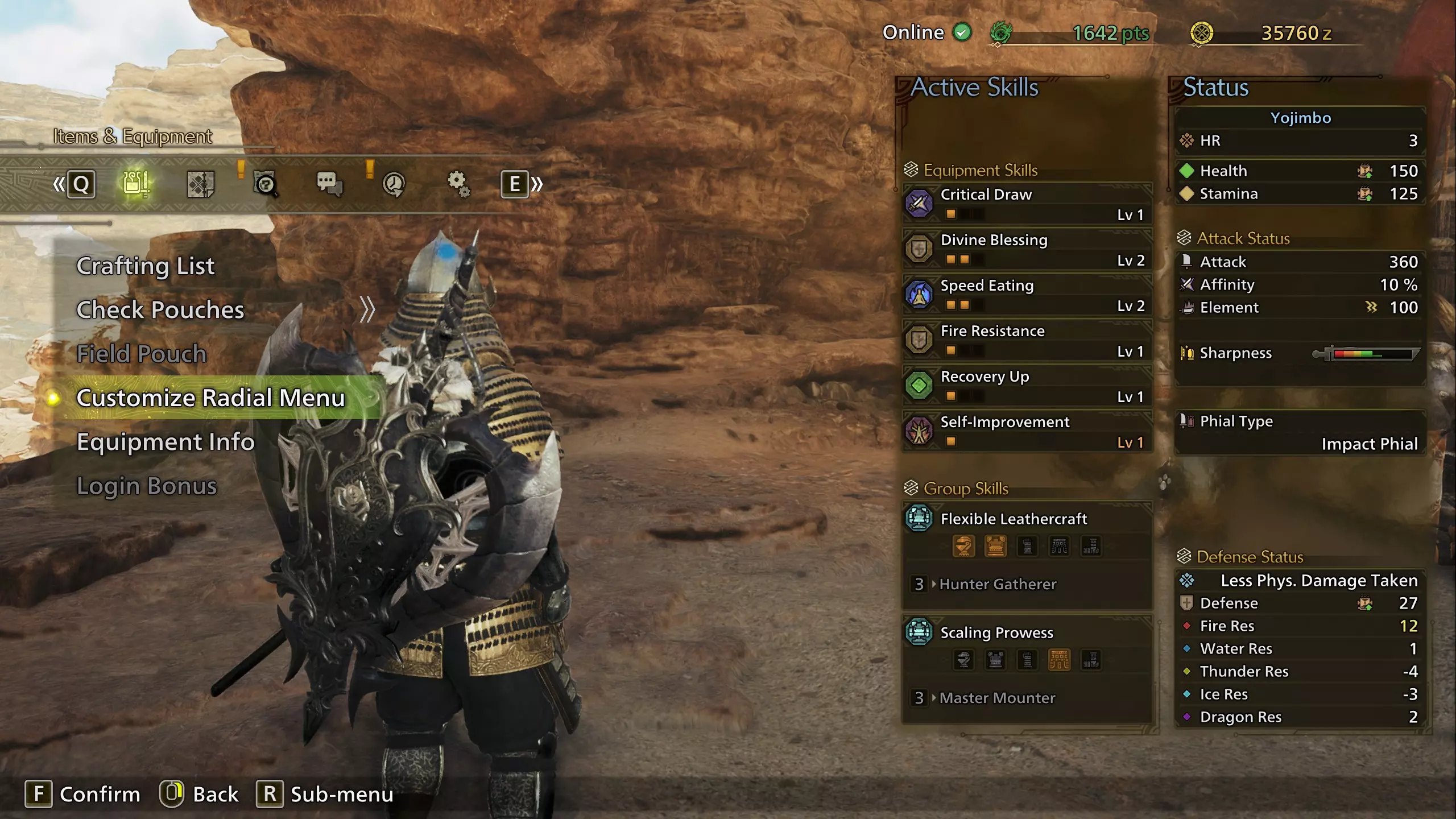Open Equipment Info
This screenshot has width=1456, height=819.
click(x=166, y=442)
